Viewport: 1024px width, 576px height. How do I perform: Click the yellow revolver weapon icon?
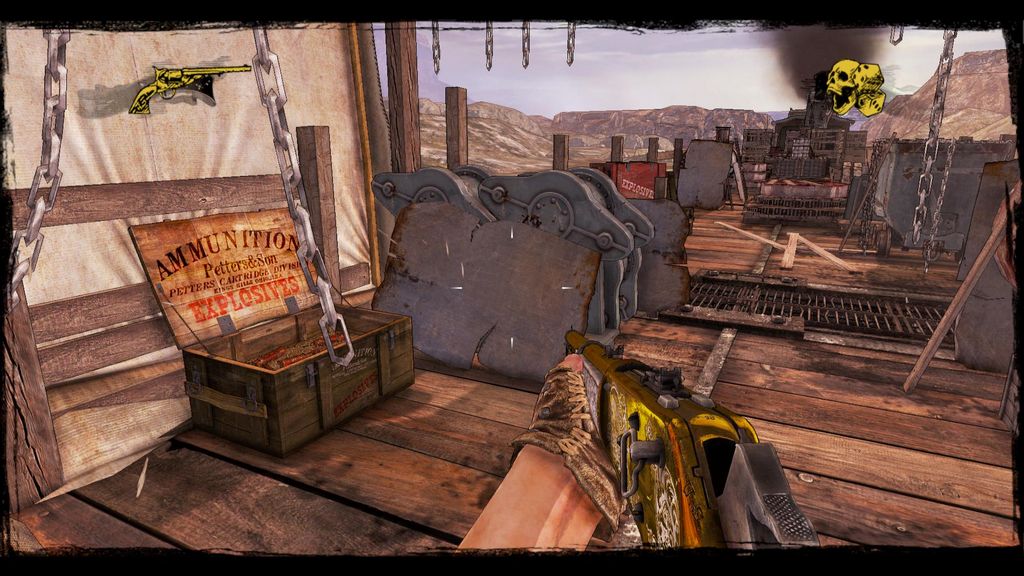click(x=187, y=87)
